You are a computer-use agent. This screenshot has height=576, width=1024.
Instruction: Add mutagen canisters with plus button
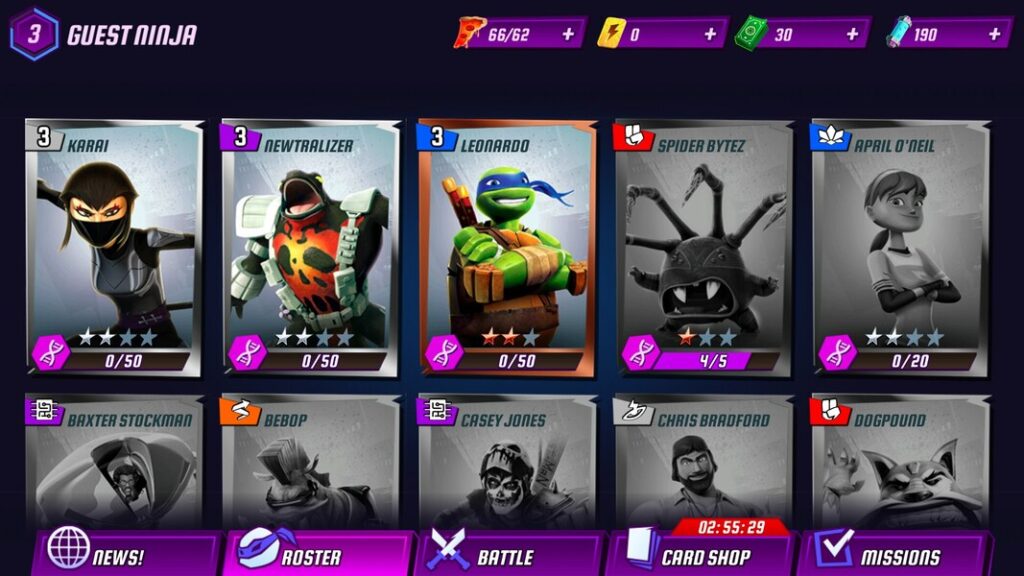click(x=994, y=34)
